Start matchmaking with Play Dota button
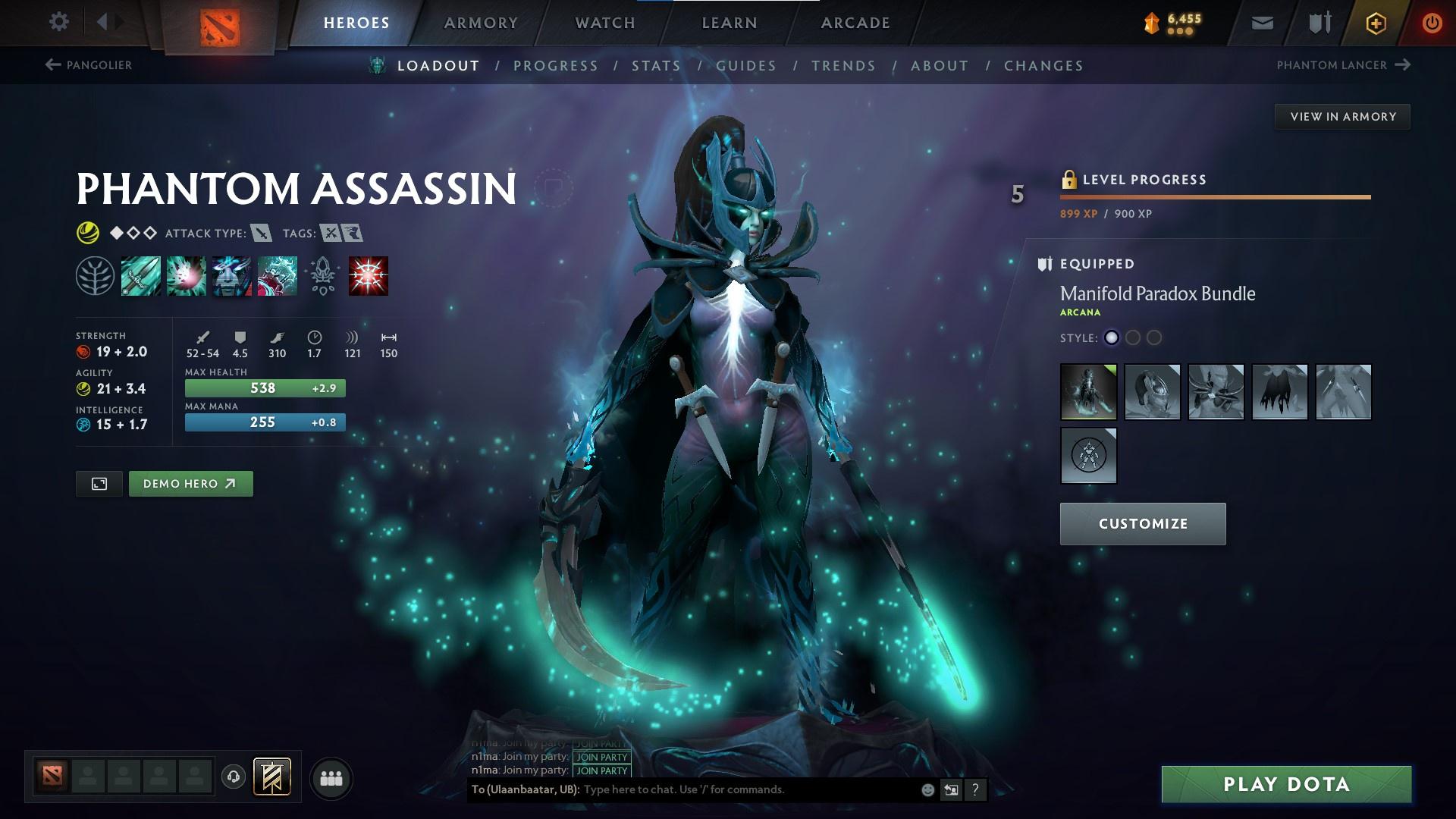 [x=1286, y=784]
